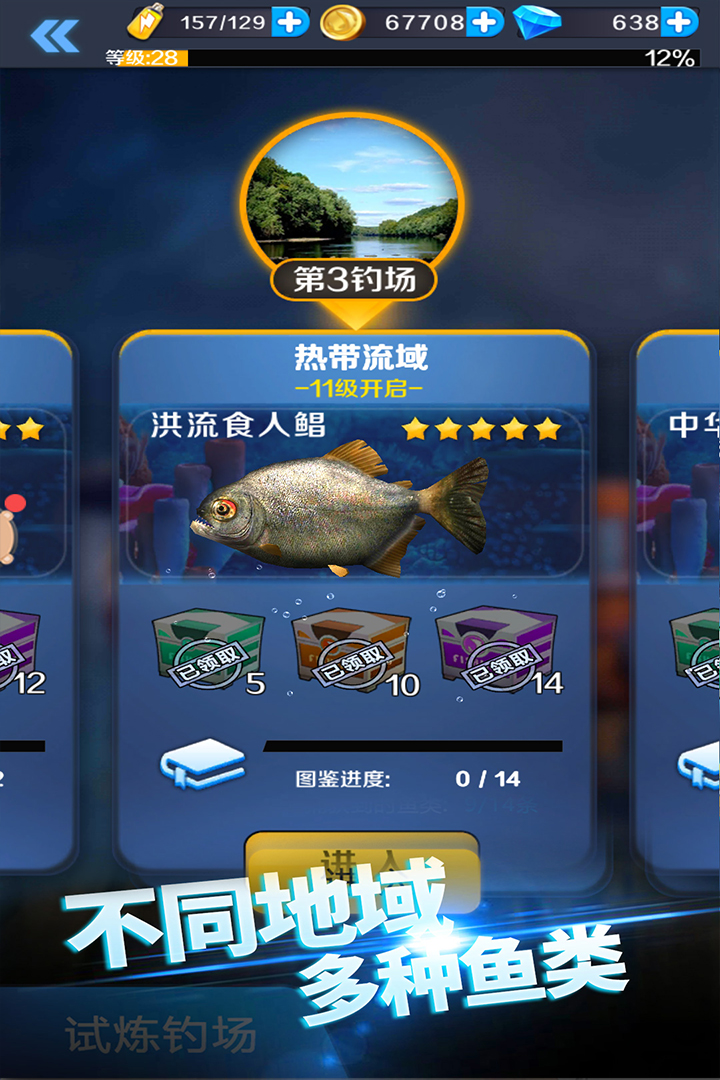This screenshot has width=720, height=1080.
Task: Switch to the next fishing ground card
Action: pos(682,600)
